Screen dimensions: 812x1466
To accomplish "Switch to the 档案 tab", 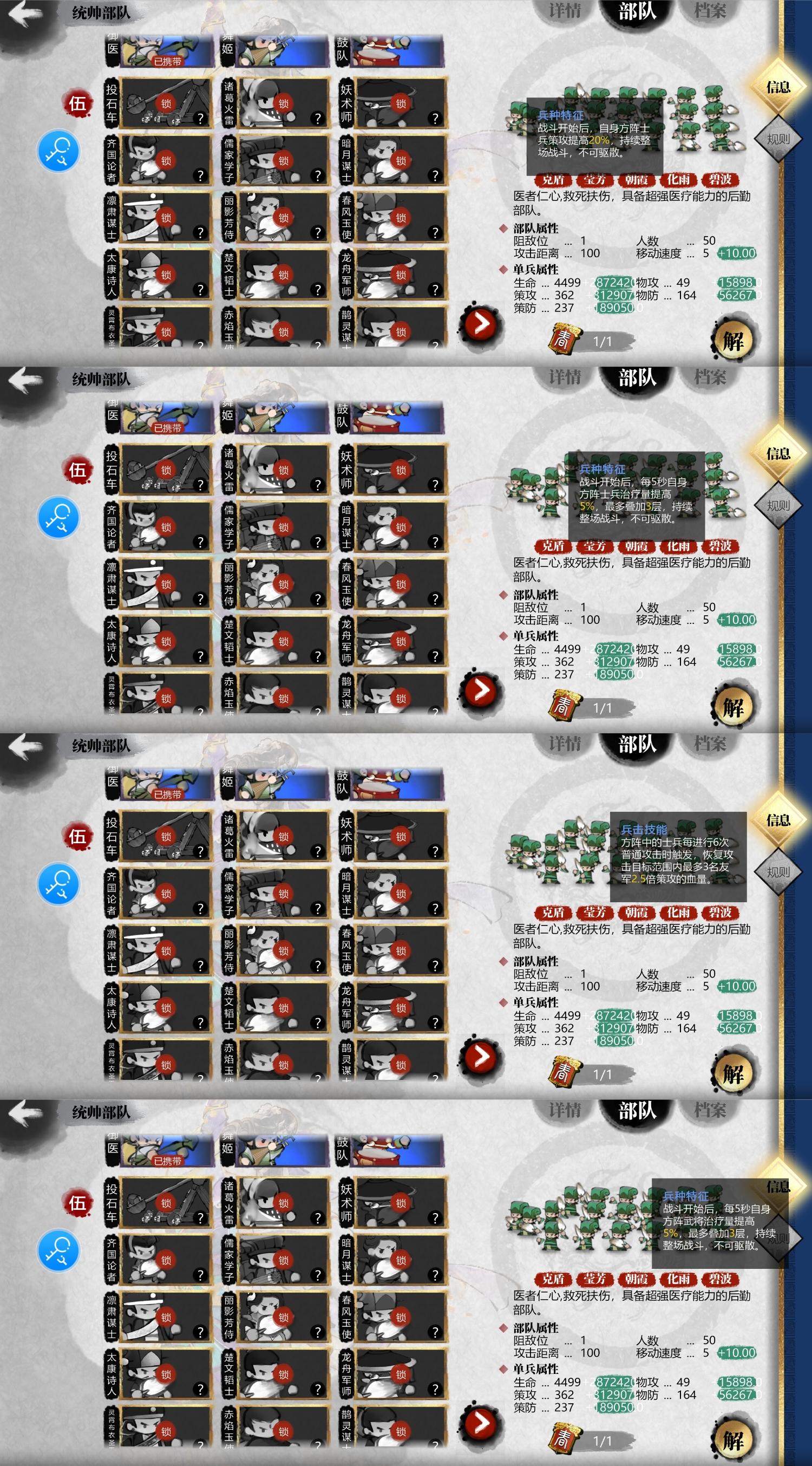I will click(x=710, y=10).
